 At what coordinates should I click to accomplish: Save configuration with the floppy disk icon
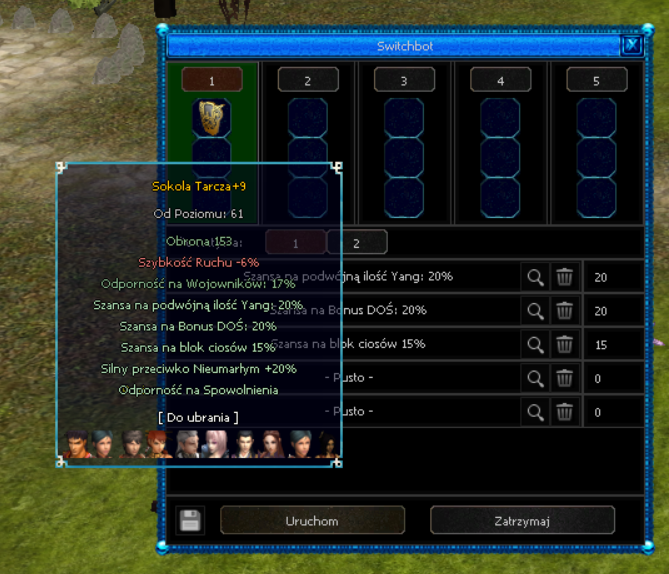click(x=190, y=520)
